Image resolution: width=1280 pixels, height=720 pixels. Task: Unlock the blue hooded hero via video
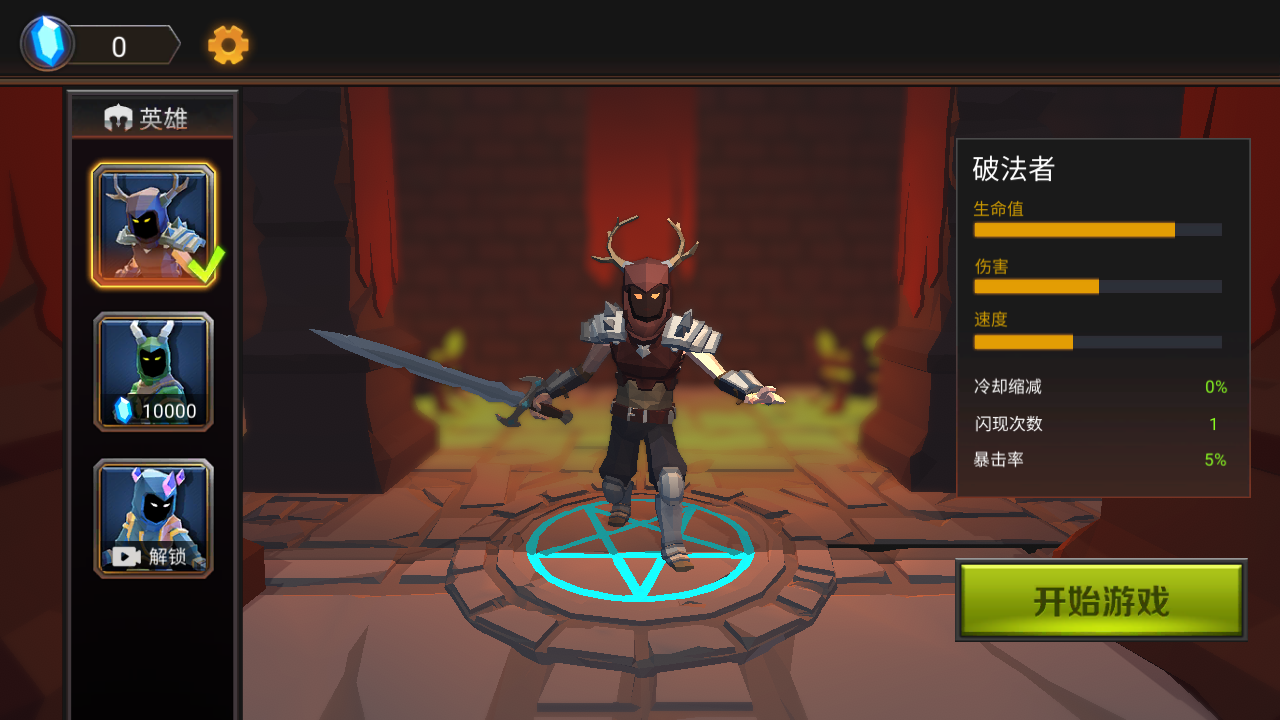[153, 518]
